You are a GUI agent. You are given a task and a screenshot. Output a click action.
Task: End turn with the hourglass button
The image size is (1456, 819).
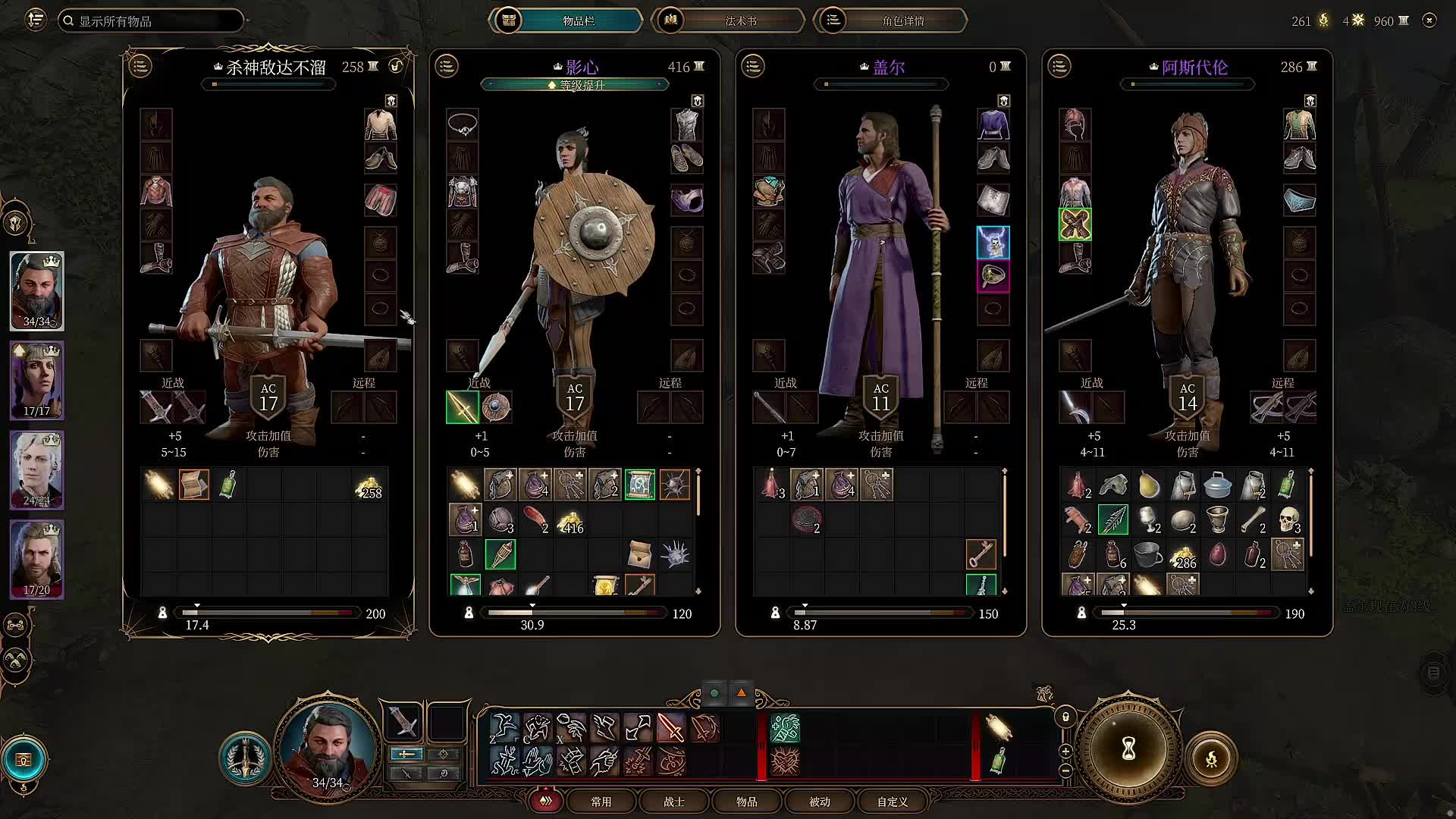coord(1128,751)
